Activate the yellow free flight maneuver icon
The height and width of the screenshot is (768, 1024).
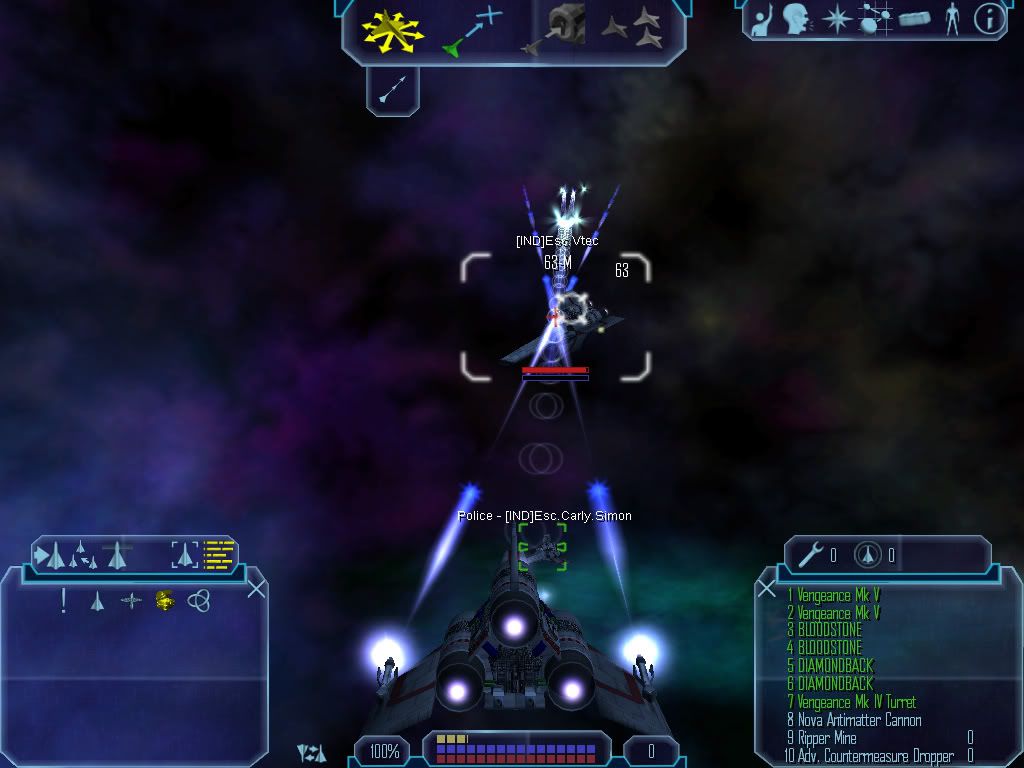pyautogui.click(x=393, y=30)
